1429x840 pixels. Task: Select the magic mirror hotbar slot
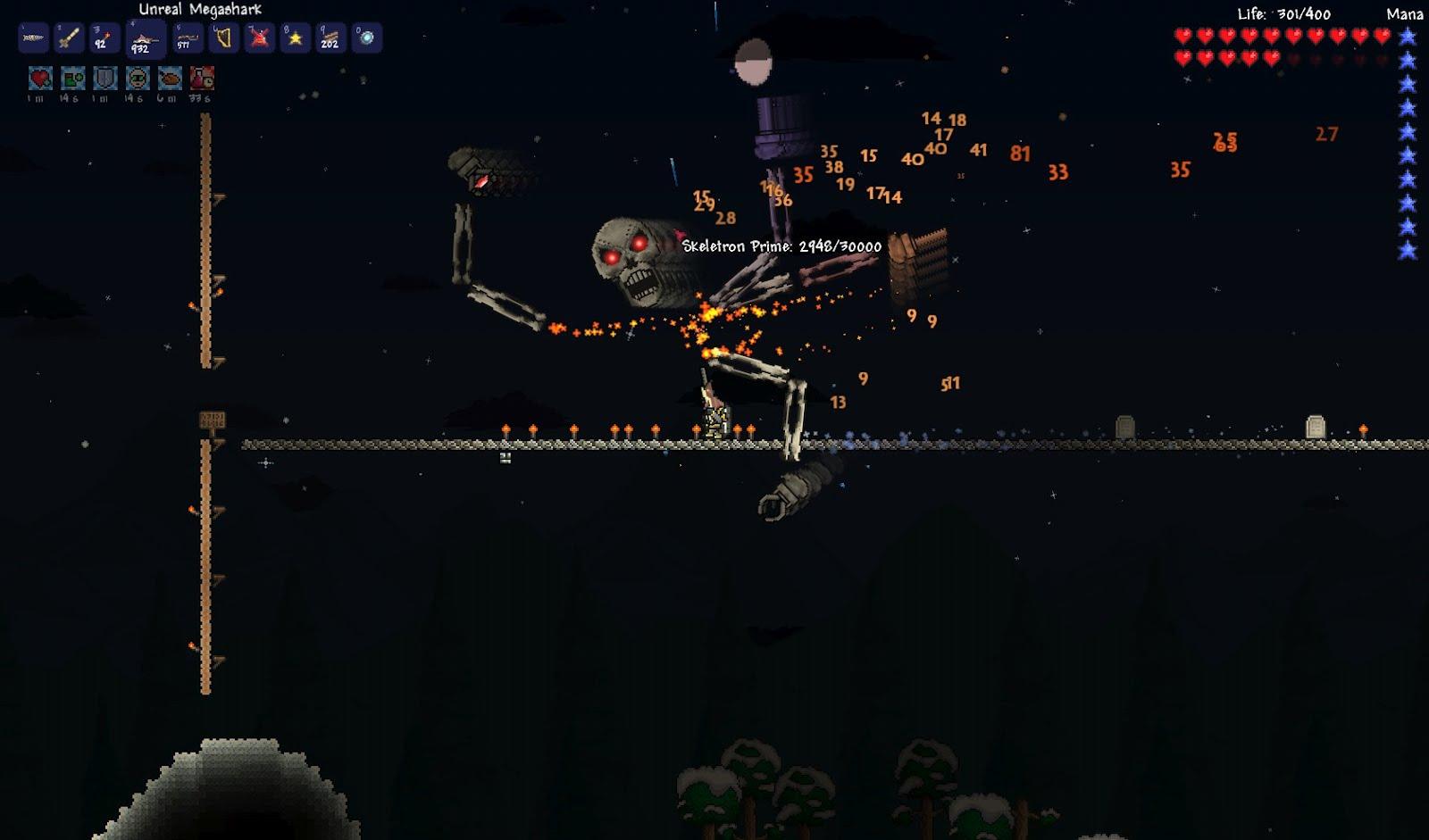tap(366, 38)
